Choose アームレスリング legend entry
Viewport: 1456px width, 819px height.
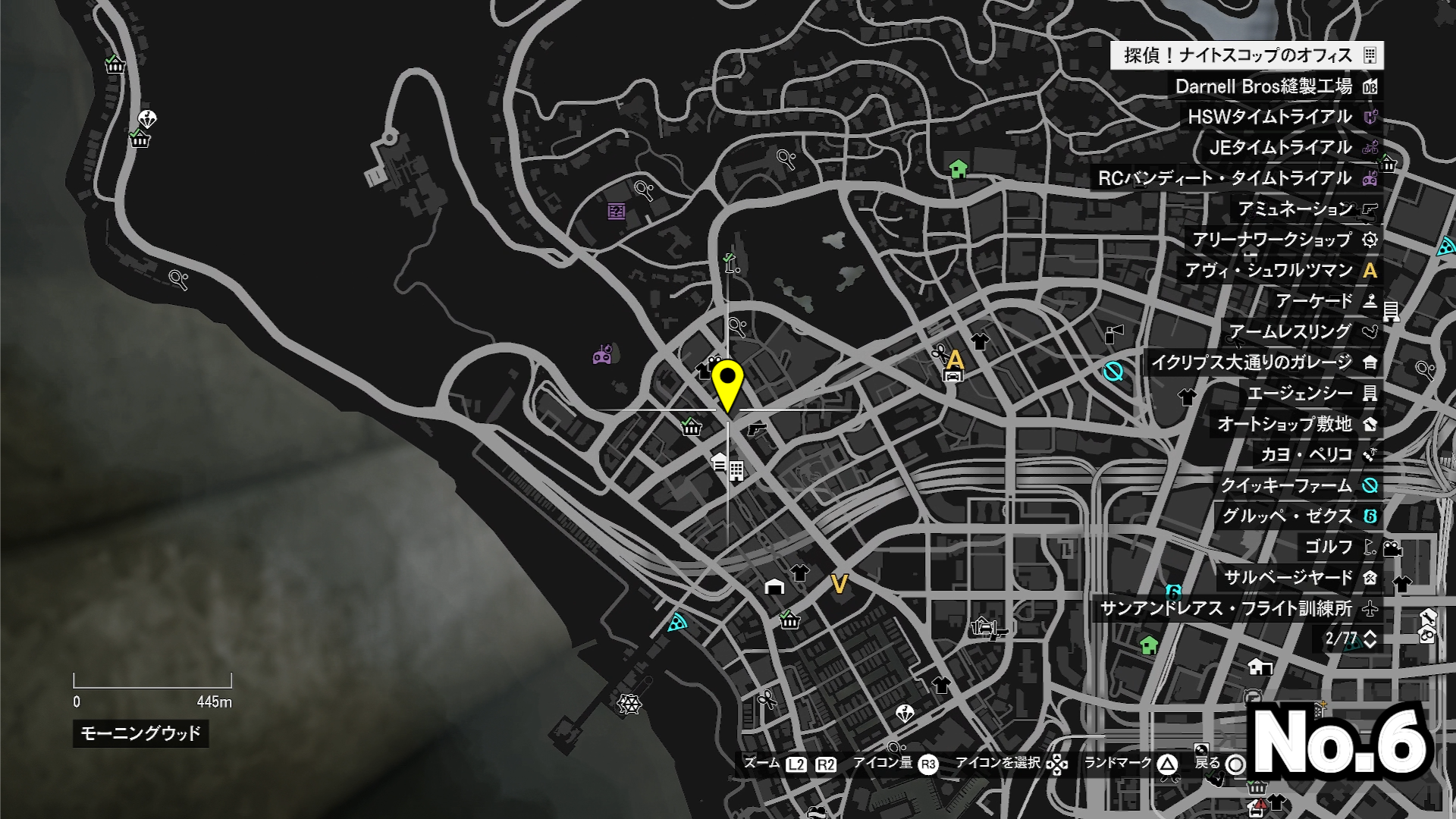tap(1301, 332)
